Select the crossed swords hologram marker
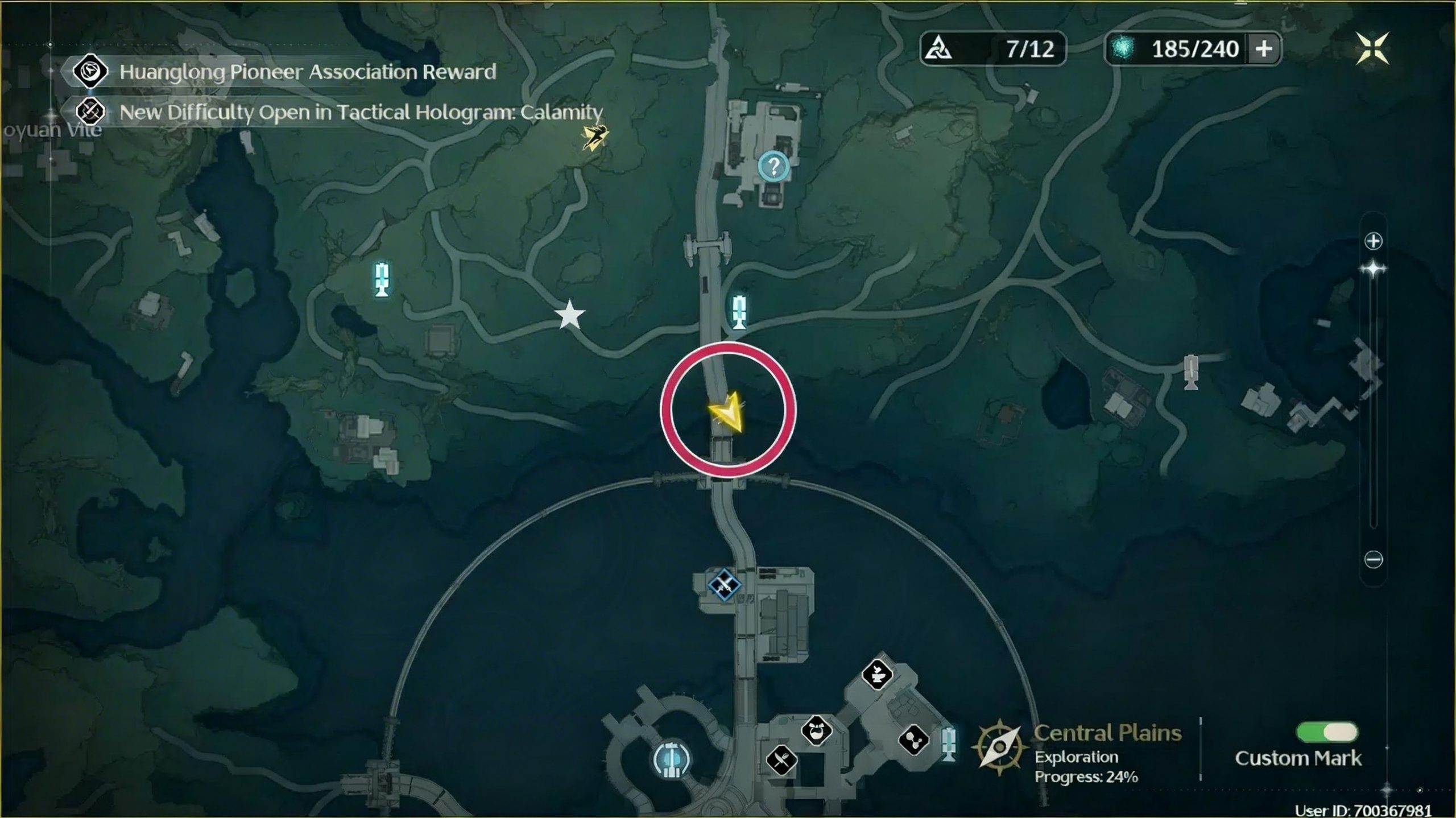1456x818 pixels. coord(724,584)
